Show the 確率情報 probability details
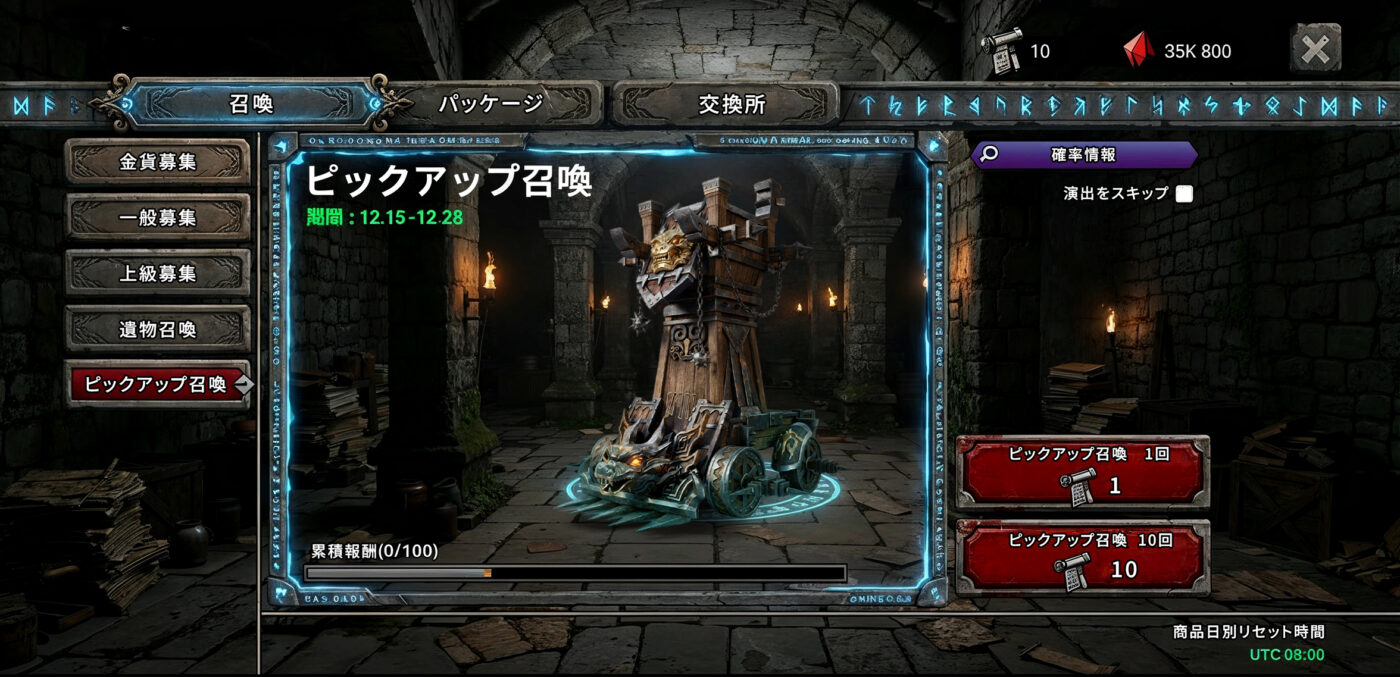Viewport: 1400px width, 677px height. (x=1083, y=155)
